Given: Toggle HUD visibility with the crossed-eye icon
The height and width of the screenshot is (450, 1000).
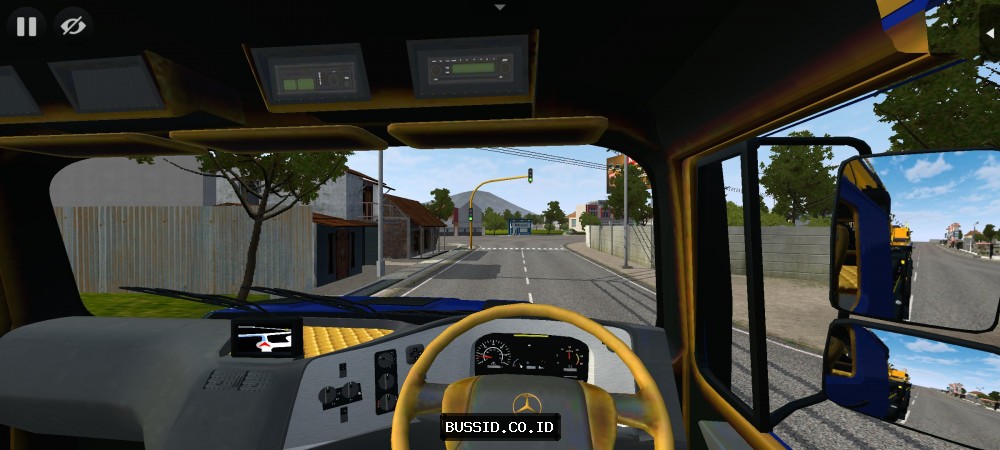Looking at the screenshot, I should click(x=72, y=26).
